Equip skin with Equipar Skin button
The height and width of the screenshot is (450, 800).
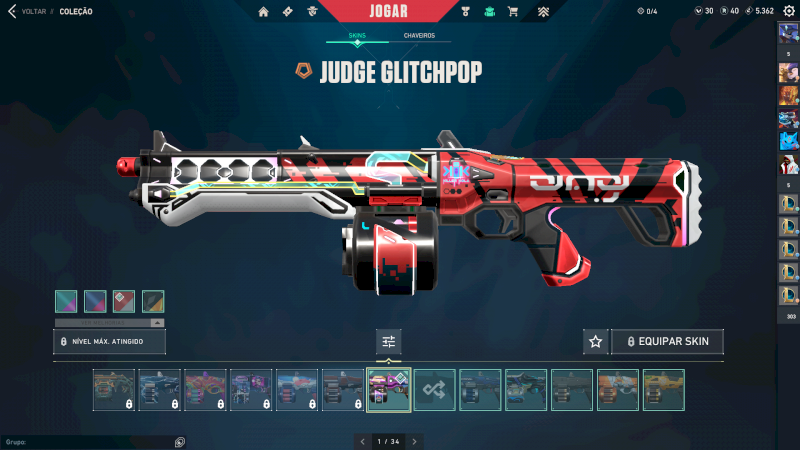click(x=668, y=342)
